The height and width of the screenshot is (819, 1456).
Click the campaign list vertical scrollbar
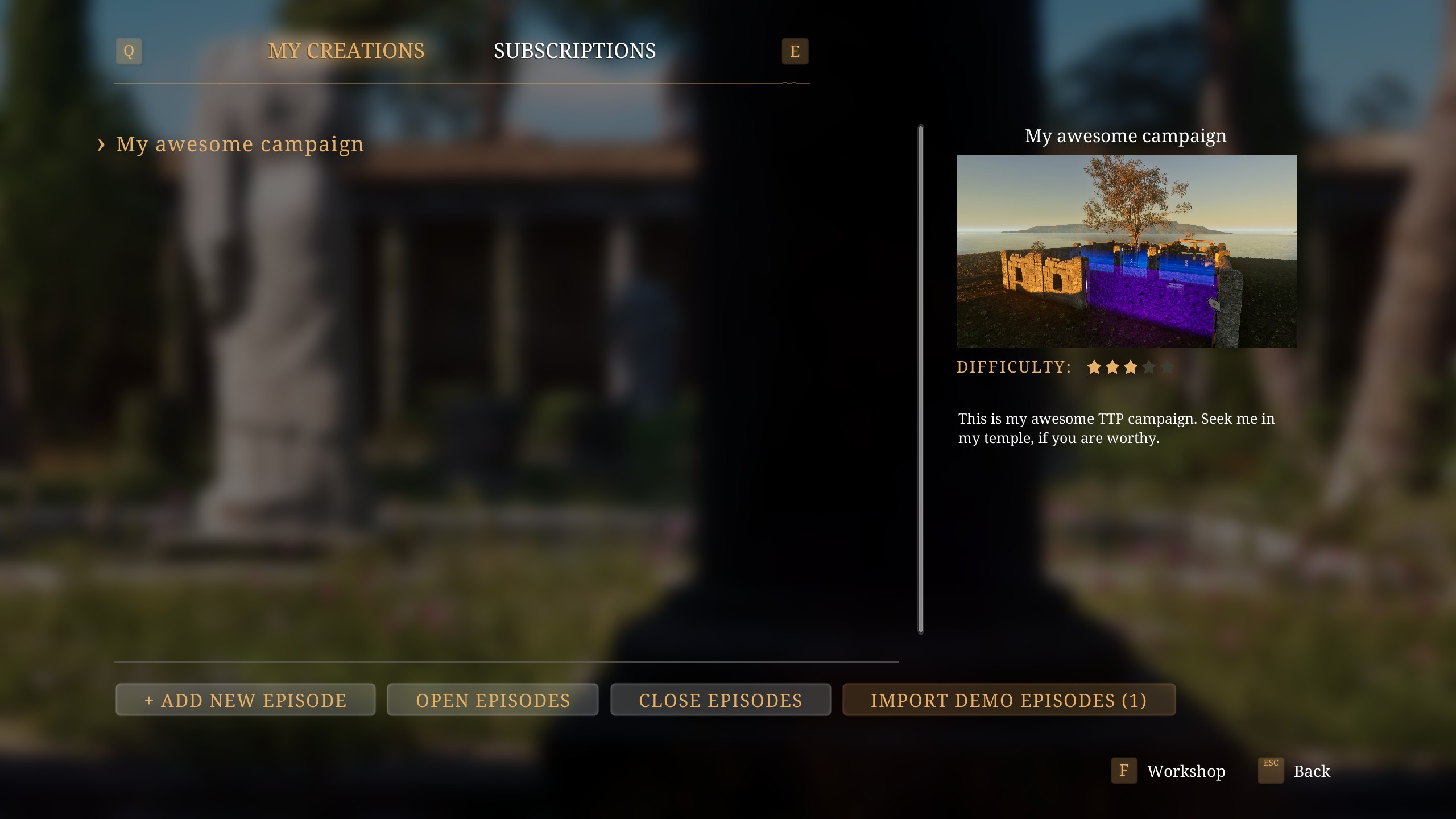(x=921, y=379)
